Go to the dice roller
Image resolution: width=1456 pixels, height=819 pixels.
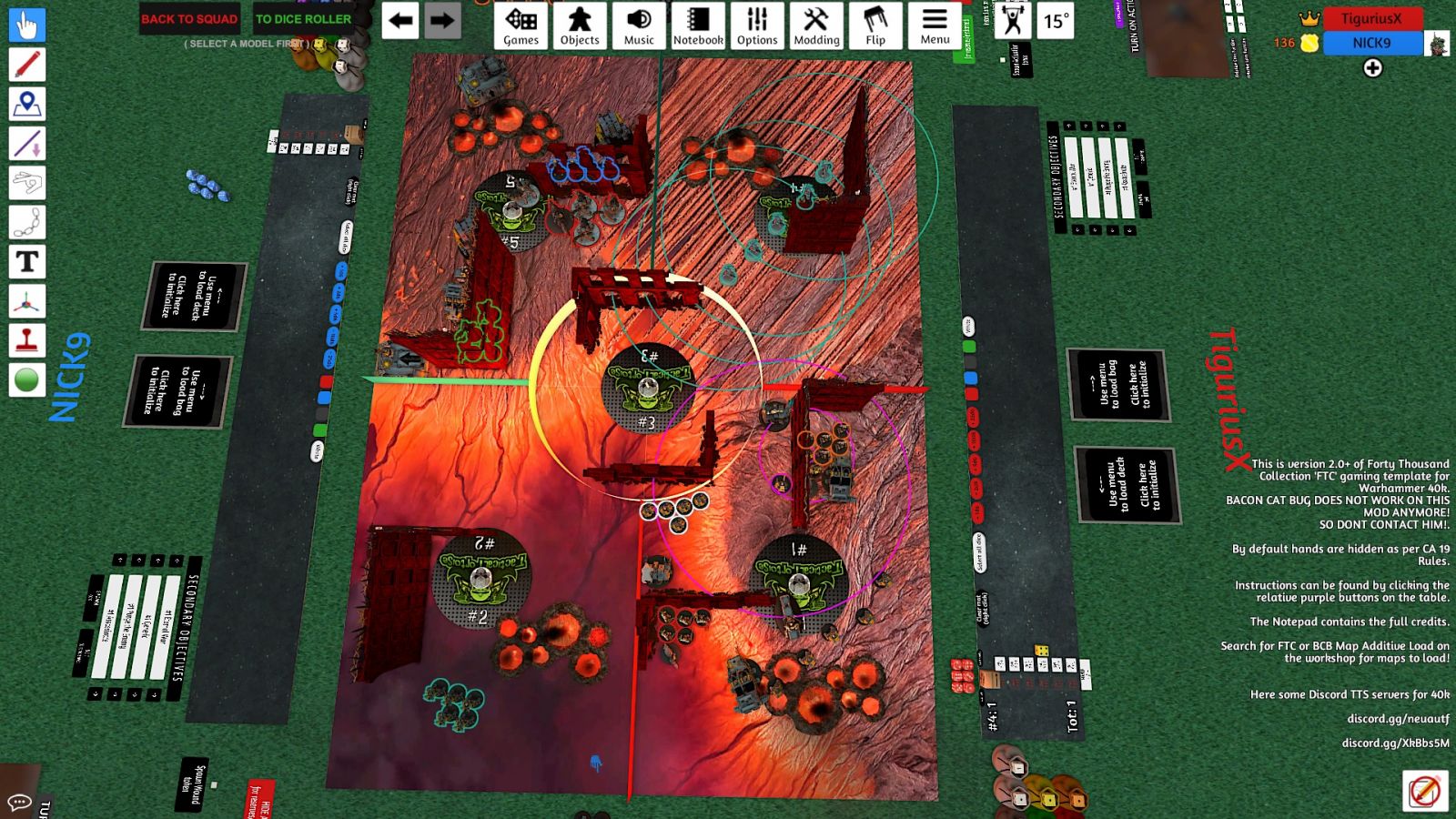[303, 18]
